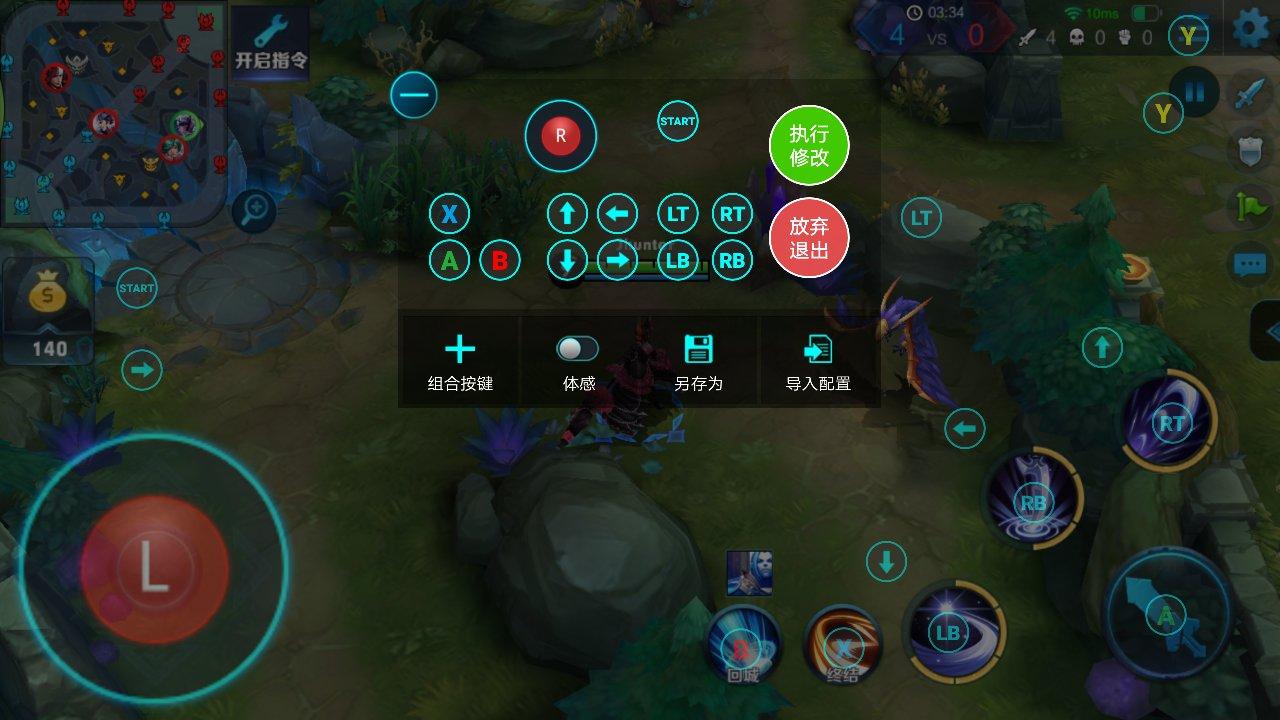Collapse the mapping panel with the minus button
1280x720 pixels.
coord(414,96)
